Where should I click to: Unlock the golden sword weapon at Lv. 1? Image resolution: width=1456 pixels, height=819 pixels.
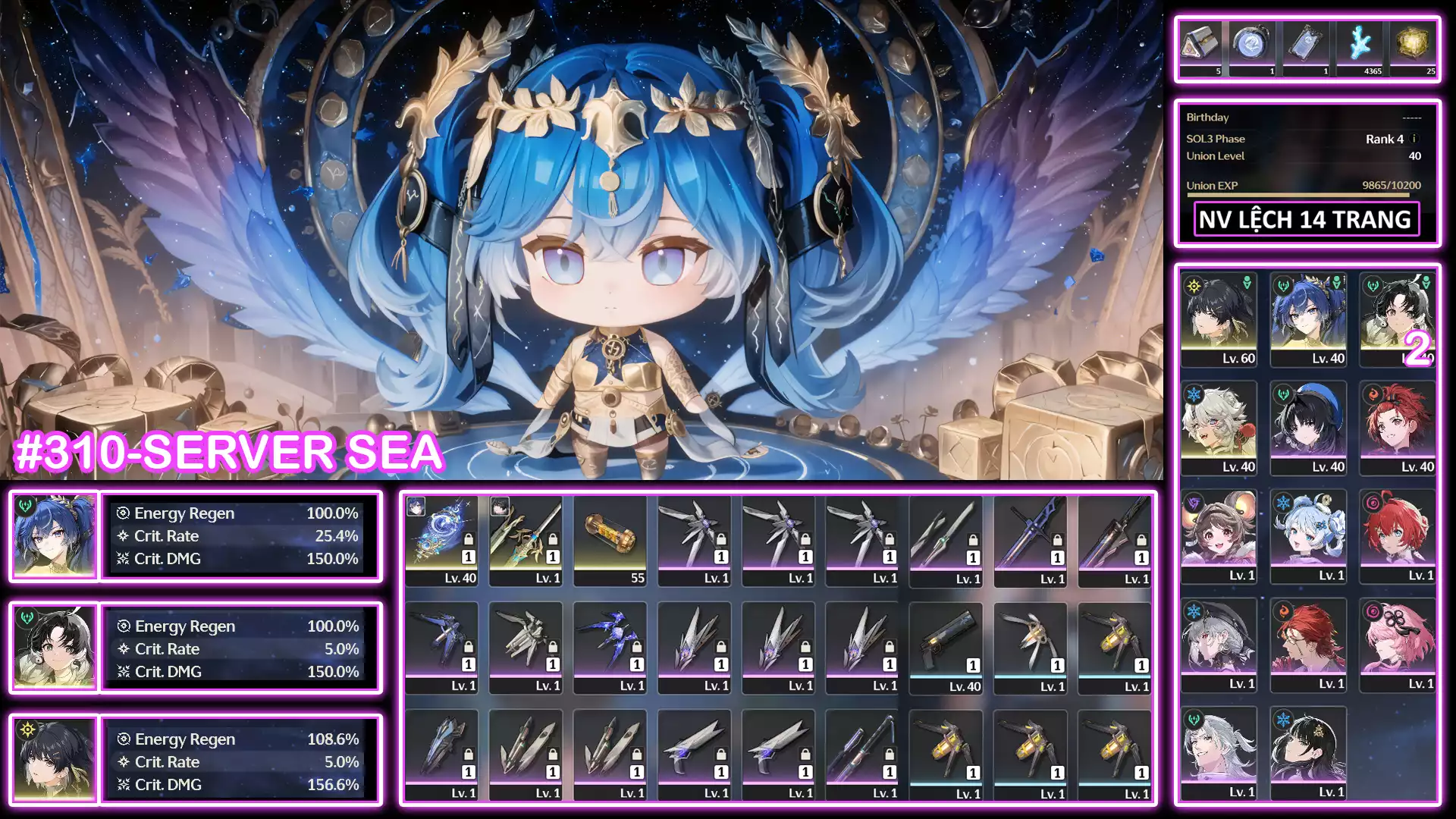coord(552,540)
